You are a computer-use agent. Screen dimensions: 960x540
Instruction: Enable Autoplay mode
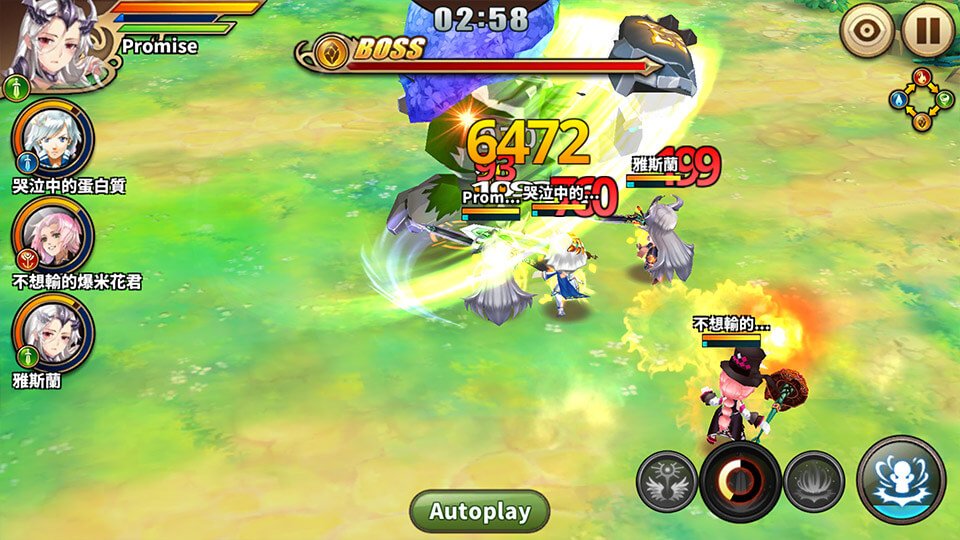click(x=480, y=511)
